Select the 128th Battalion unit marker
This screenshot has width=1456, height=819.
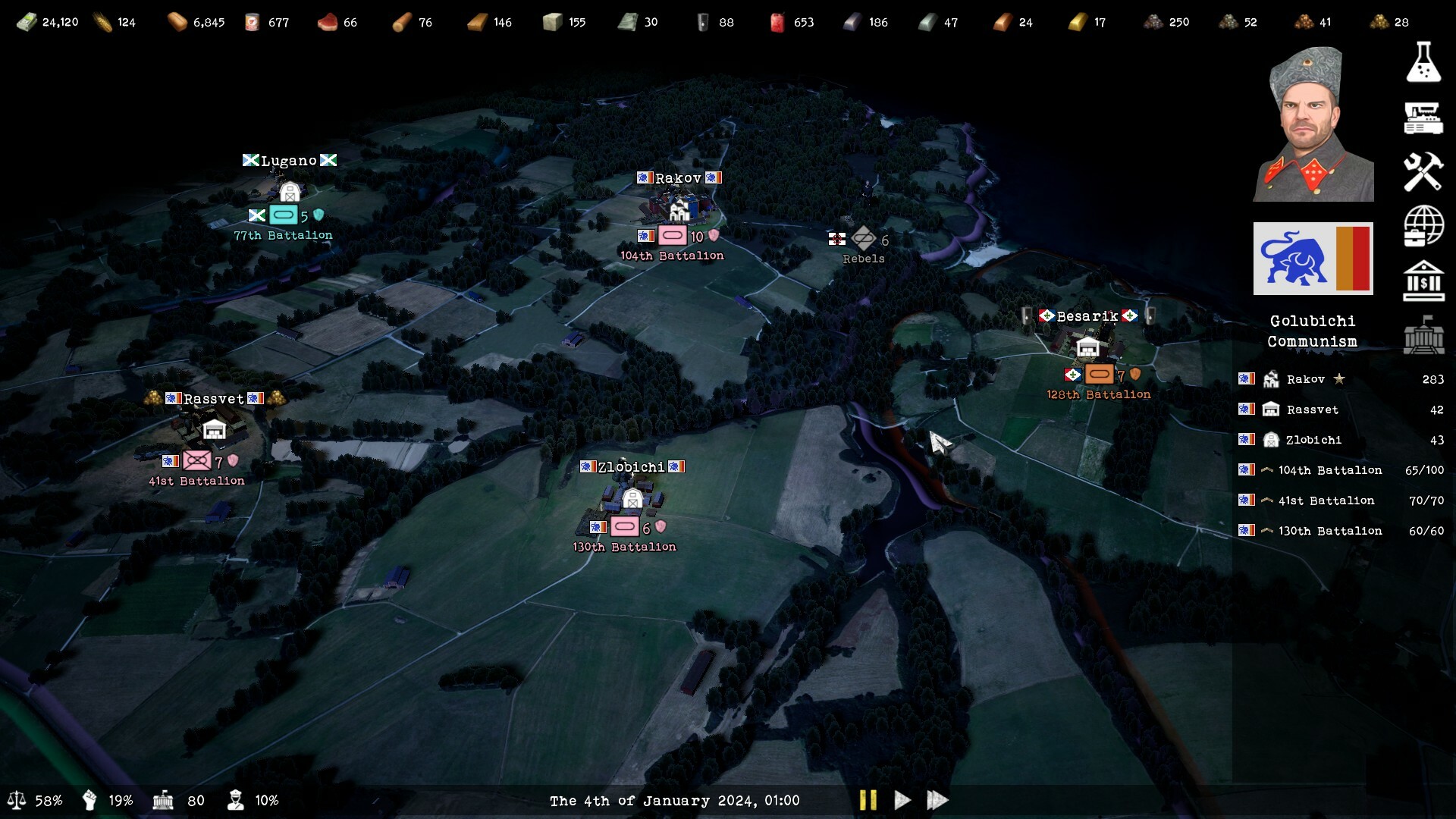(x=1099, y=374)
